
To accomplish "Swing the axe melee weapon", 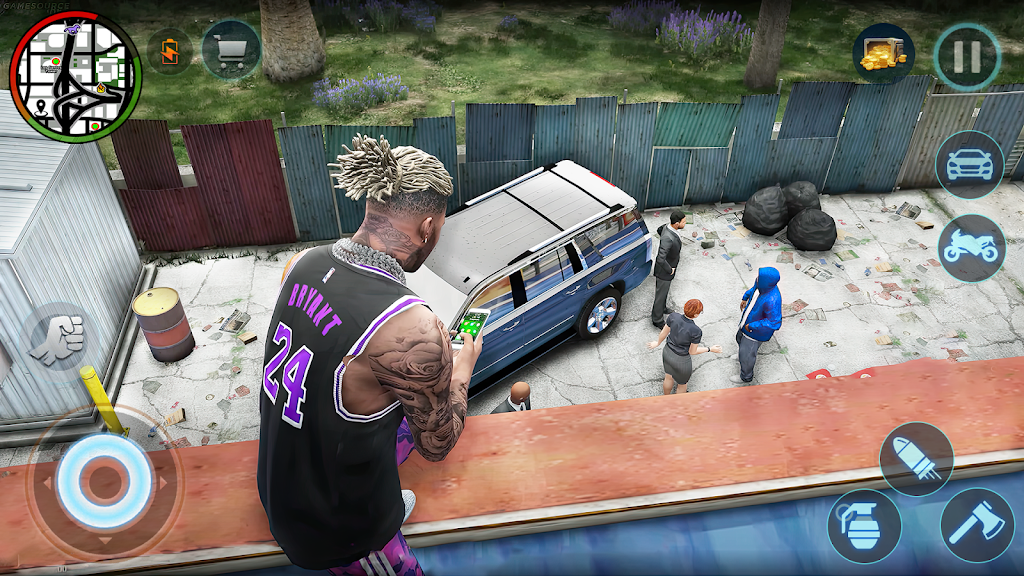I will click(977, 524).
